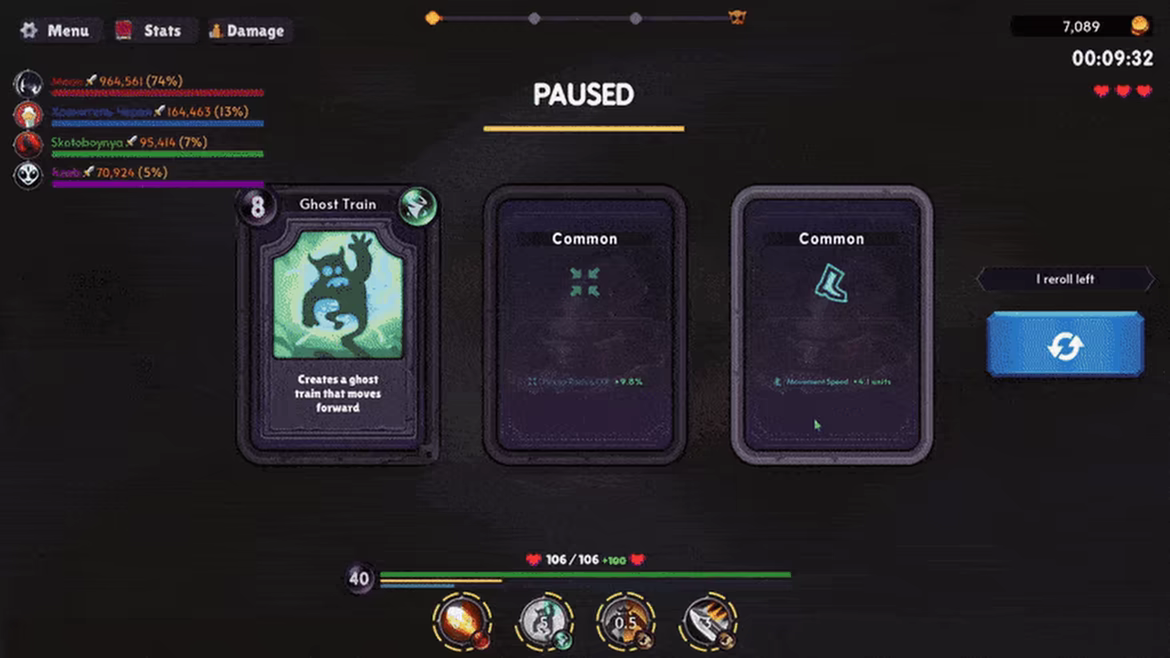Select the ability icon showing 0.5 cooldown
This screenshot has height=658, width=1170.
pos(625,621)
